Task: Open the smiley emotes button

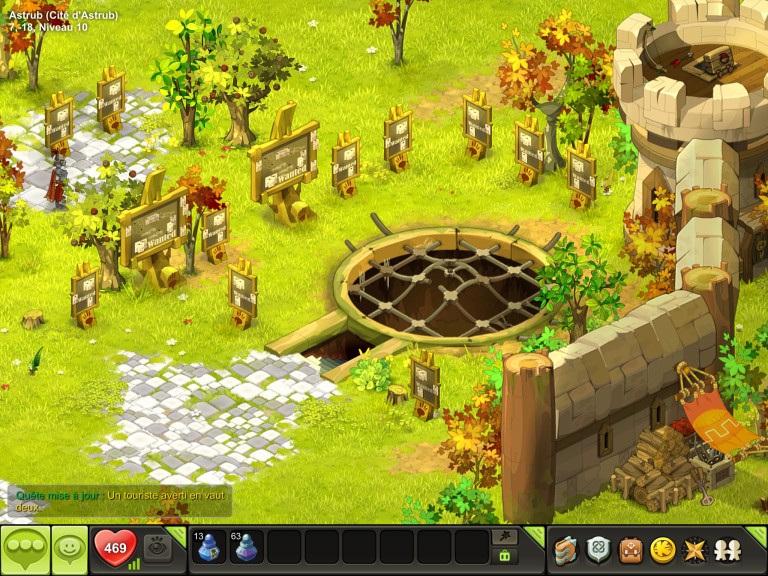Action: [70, 549]
